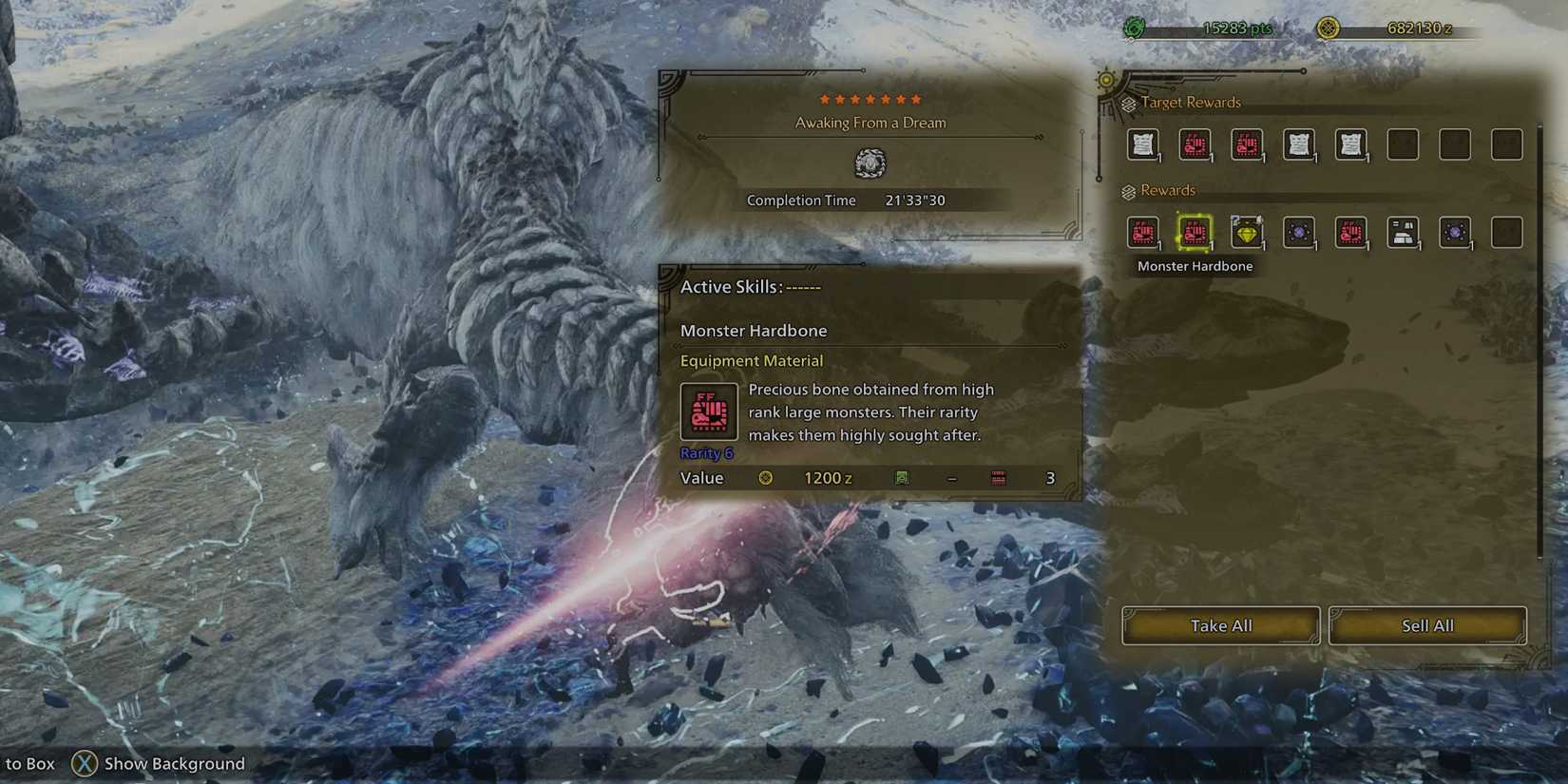Viewport: 1568px width, 784px height.
Task: Click the Rarity 6 label
Action: point(705,453)
